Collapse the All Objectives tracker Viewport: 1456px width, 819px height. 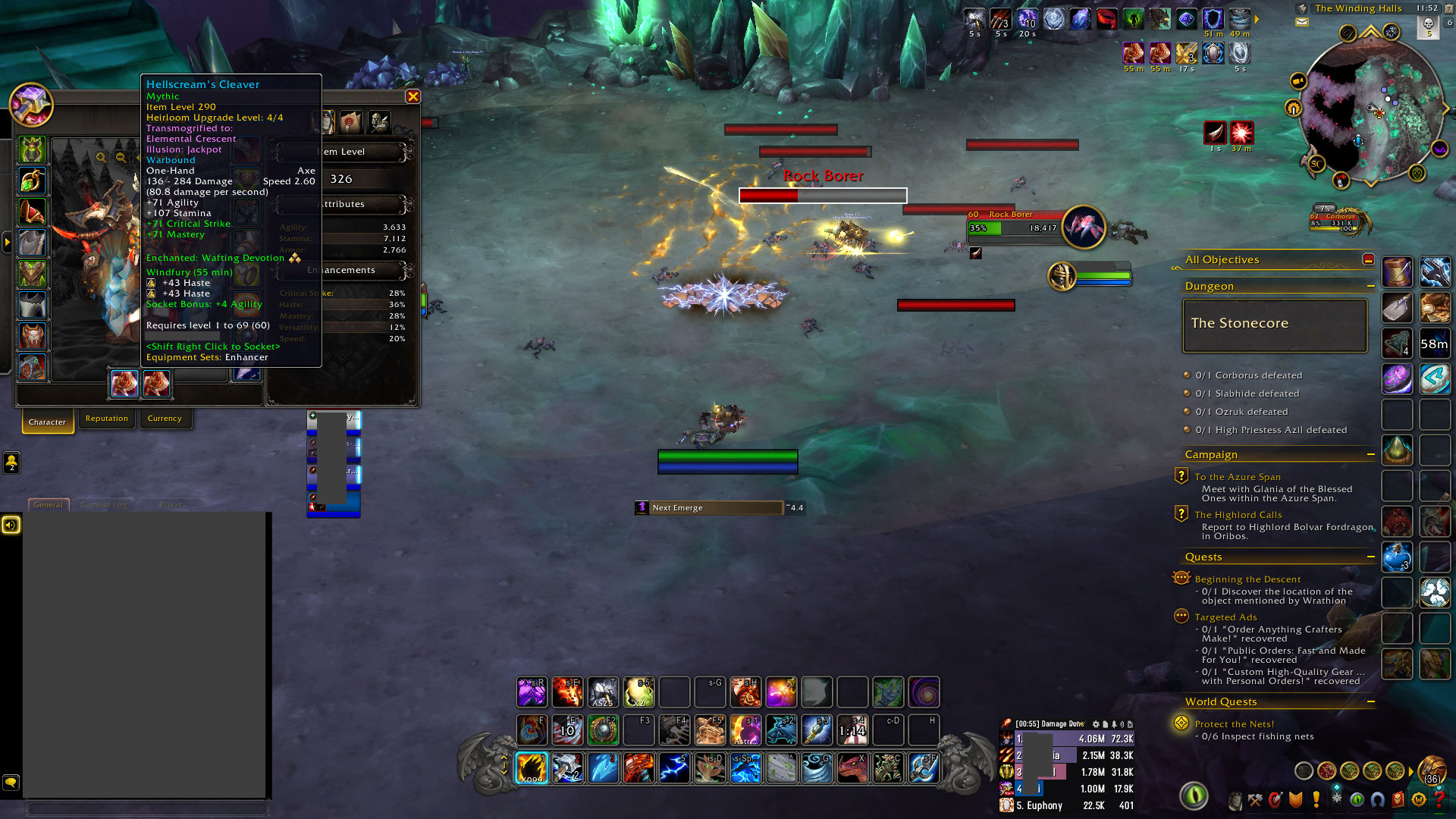point(1368,259)
